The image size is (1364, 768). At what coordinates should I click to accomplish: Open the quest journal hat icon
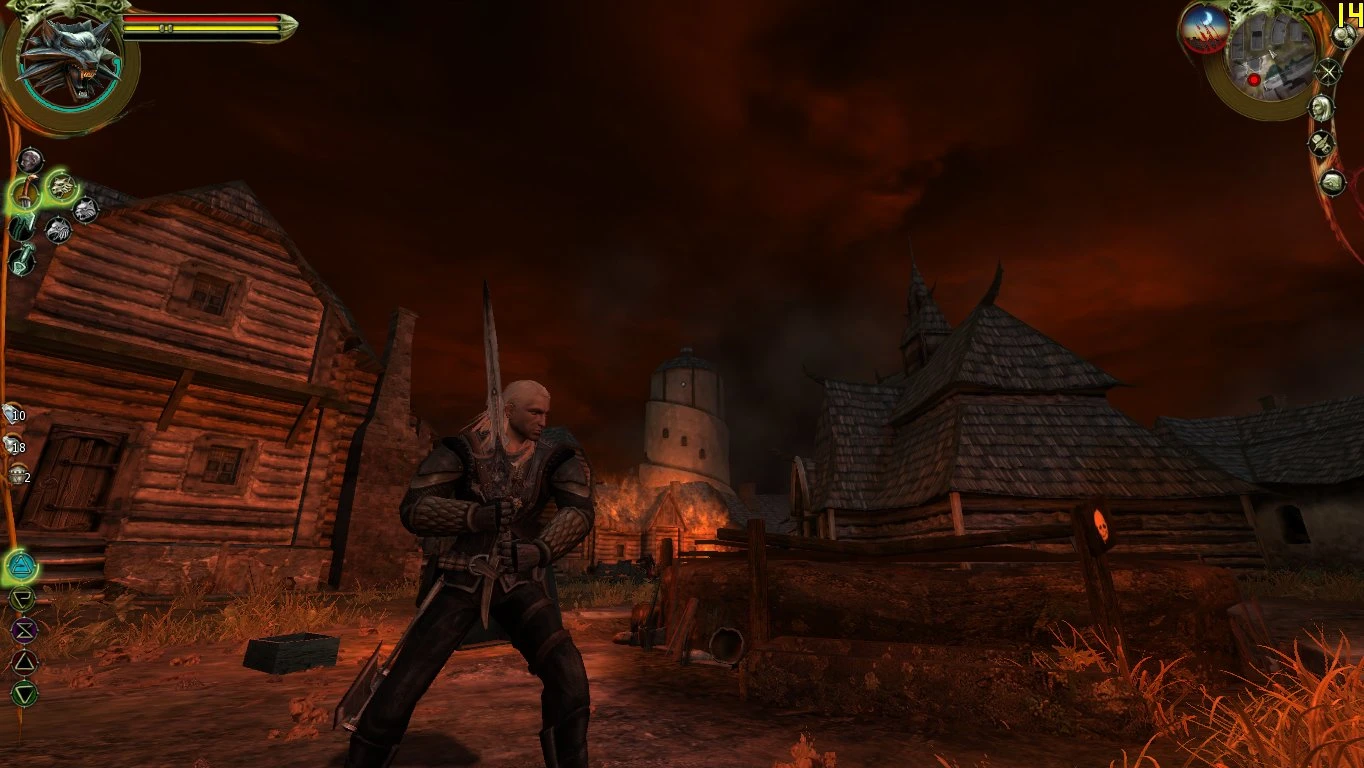[x=1320, y=144]
